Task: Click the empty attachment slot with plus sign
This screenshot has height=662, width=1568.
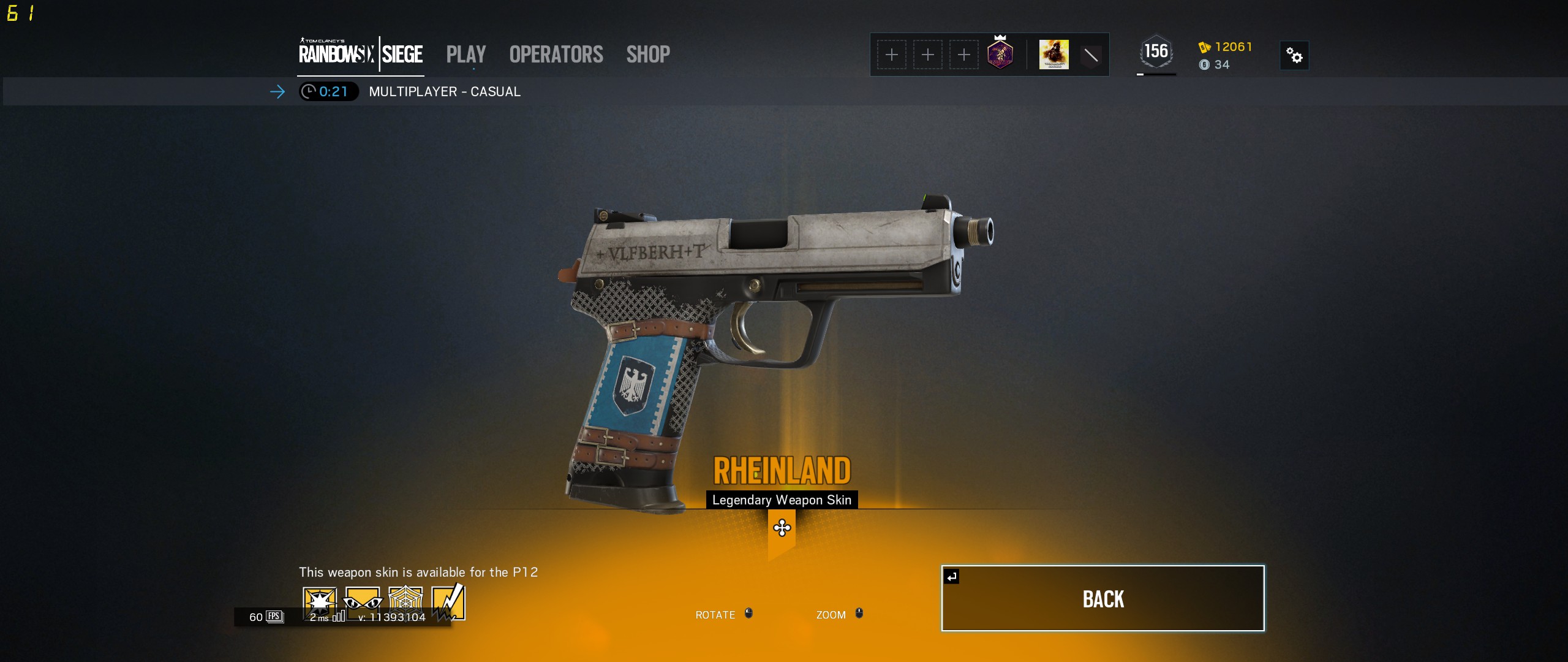Action: pyautogui.click(x=892, y=55)
